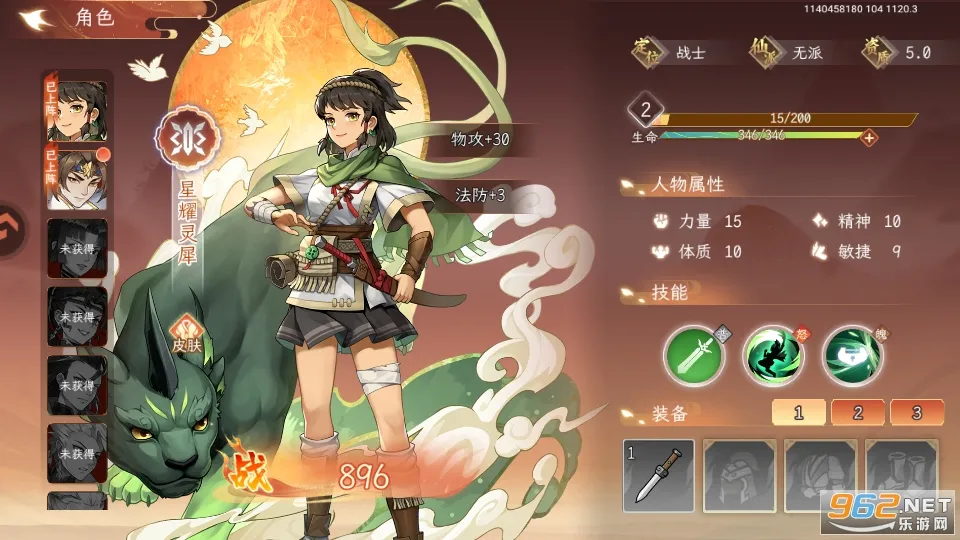960x540 pixels.
Task: Go back using the arrow beside 角色
Action: (38, 18)
